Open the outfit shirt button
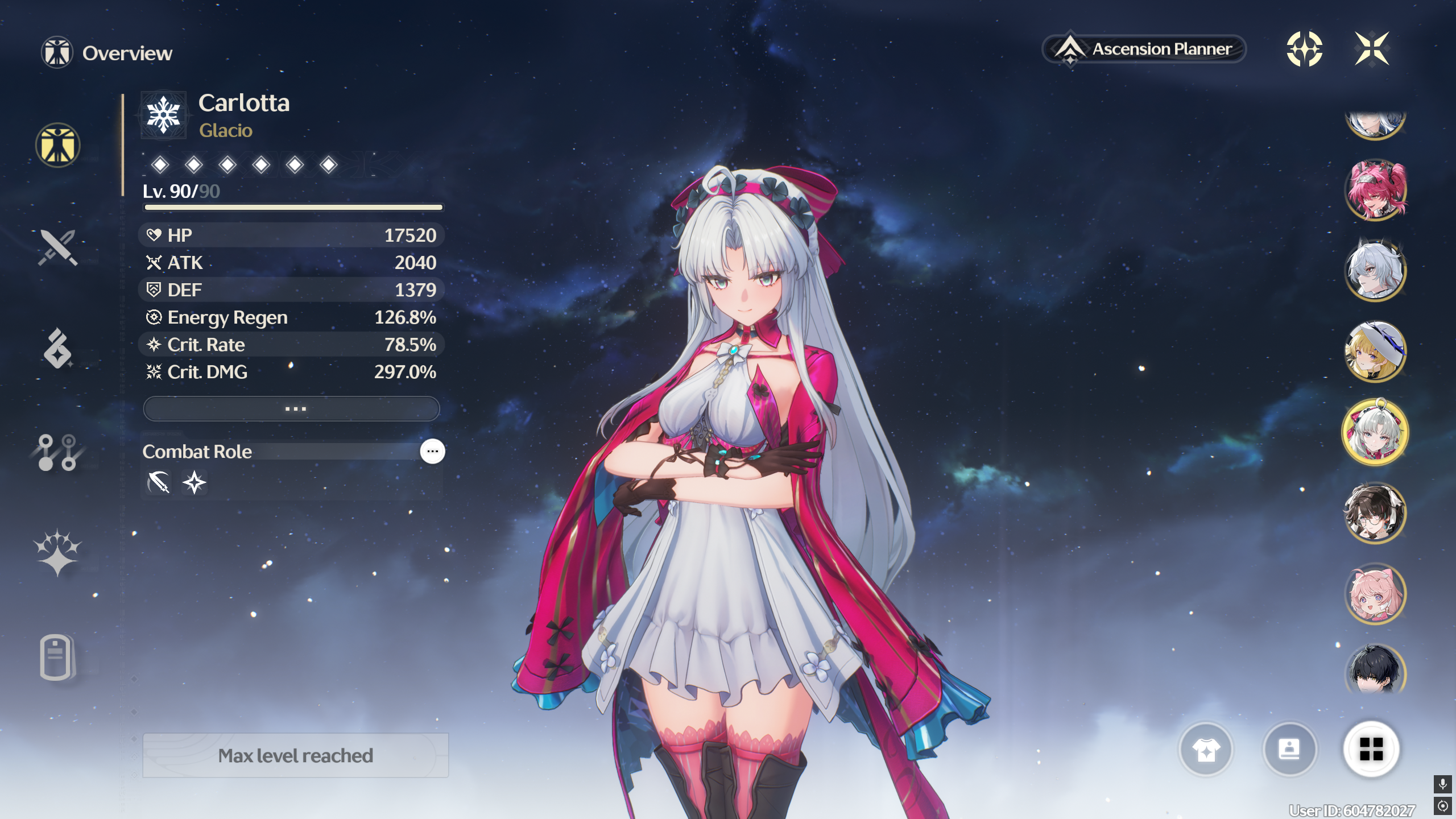The width and height of the screenshot is (1456, 819). 1206,750
